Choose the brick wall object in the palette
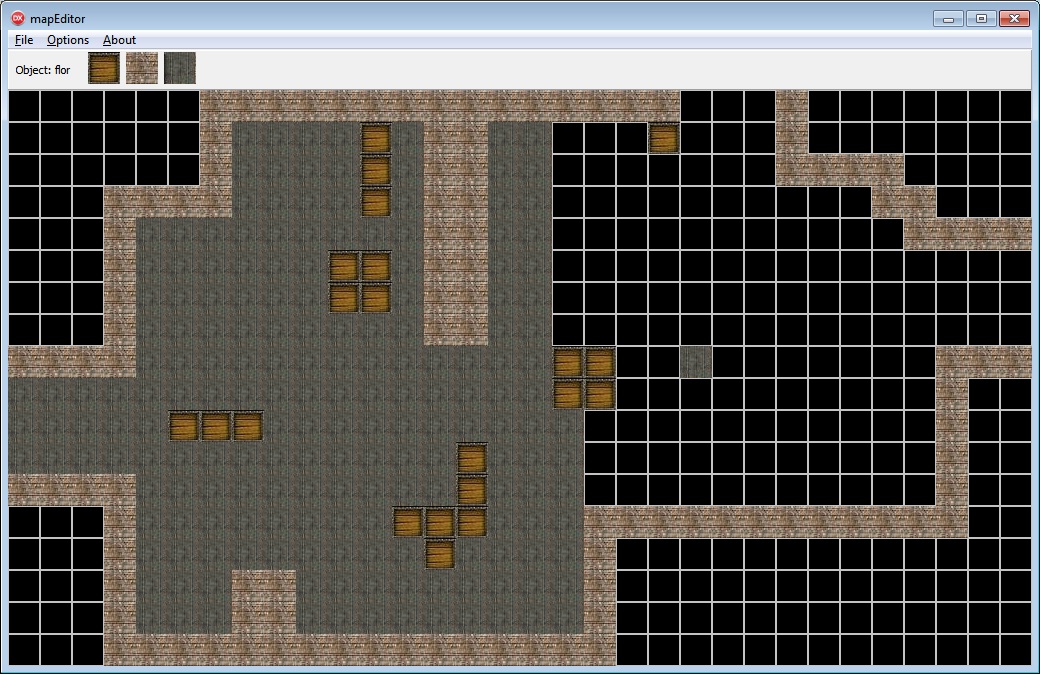 pyautogui.click(x=142, y=68)
